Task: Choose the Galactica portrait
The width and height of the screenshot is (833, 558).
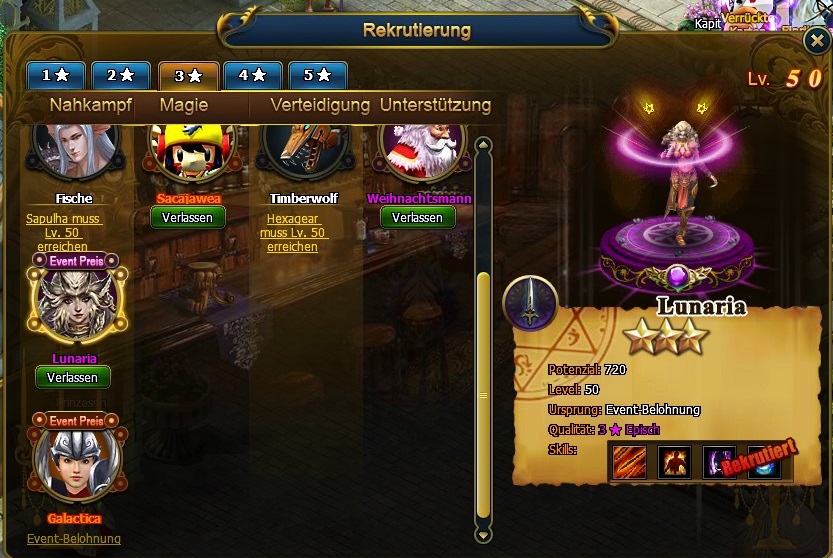Action: tap(75, 462)
